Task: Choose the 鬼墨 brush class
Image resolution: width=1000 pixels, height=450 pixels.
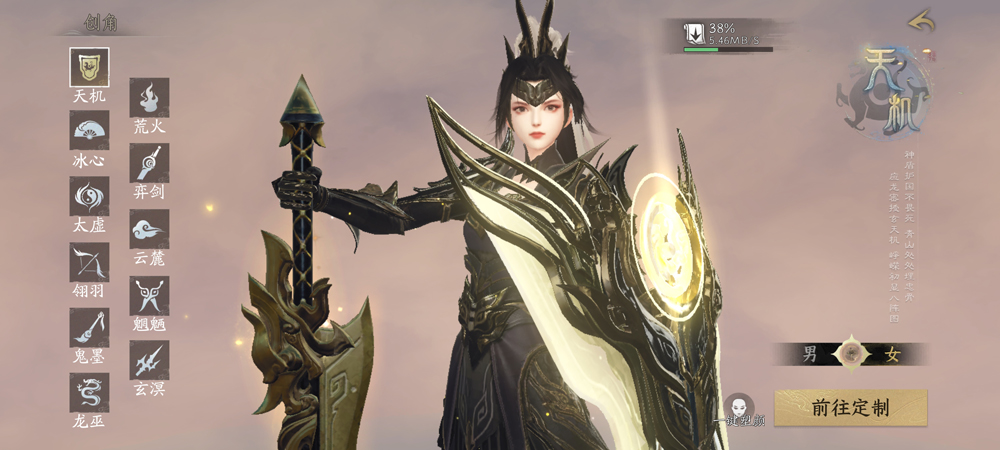Action: (x=89, y=327)
